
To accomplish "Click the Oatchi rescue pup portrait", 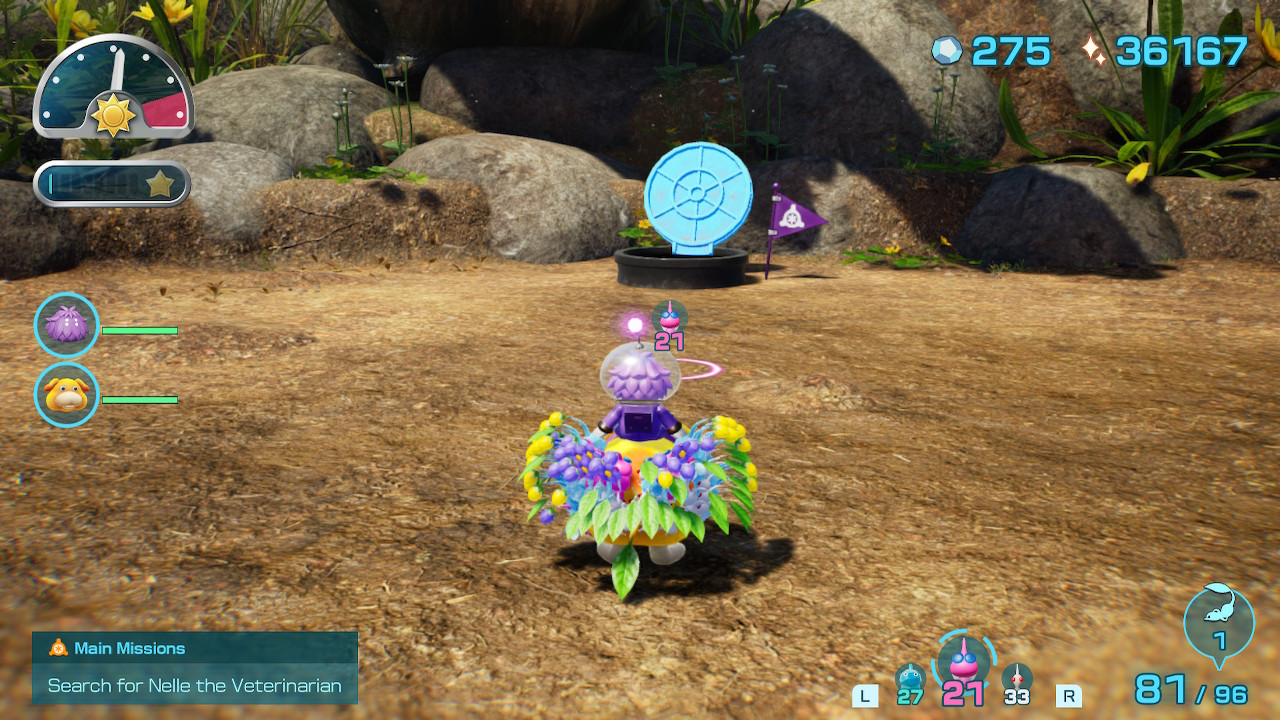I will pyautogui.click(x=67, y=395).
